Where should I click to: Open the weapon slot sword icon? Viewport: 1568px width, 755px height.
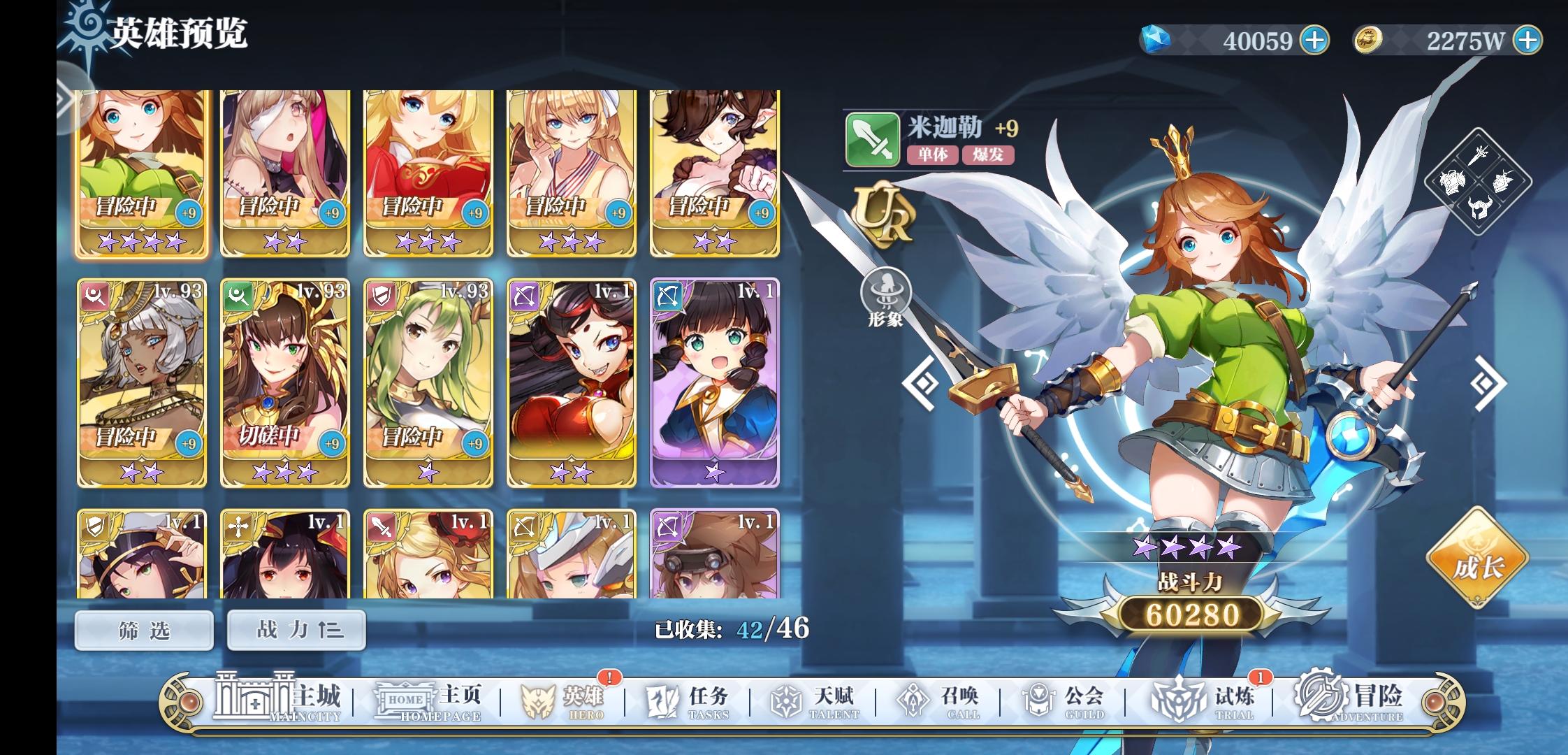pyautogui.click(x=1478, y=155)
